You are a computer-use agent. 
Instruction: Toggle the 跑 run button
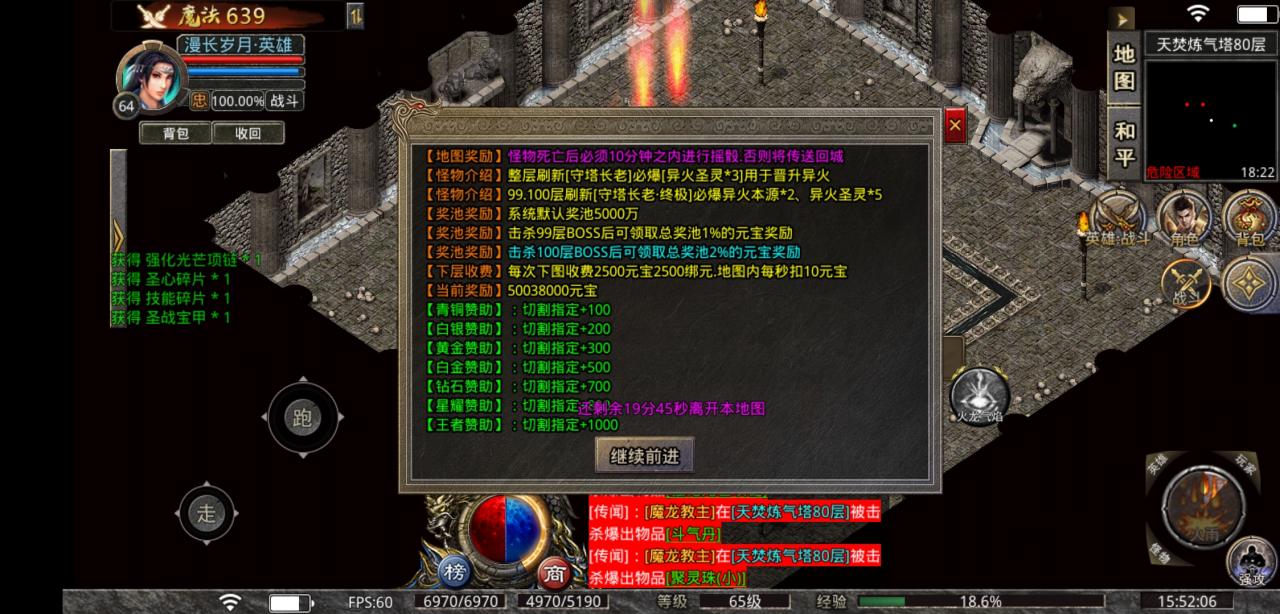point(302,418)
